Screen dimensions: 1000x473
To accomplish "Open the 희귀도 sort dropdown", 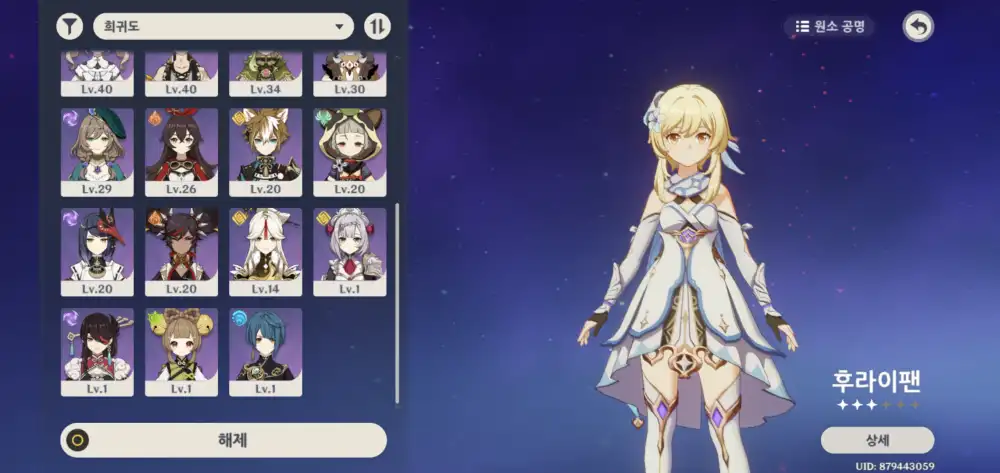I will (x=223, y=26).
